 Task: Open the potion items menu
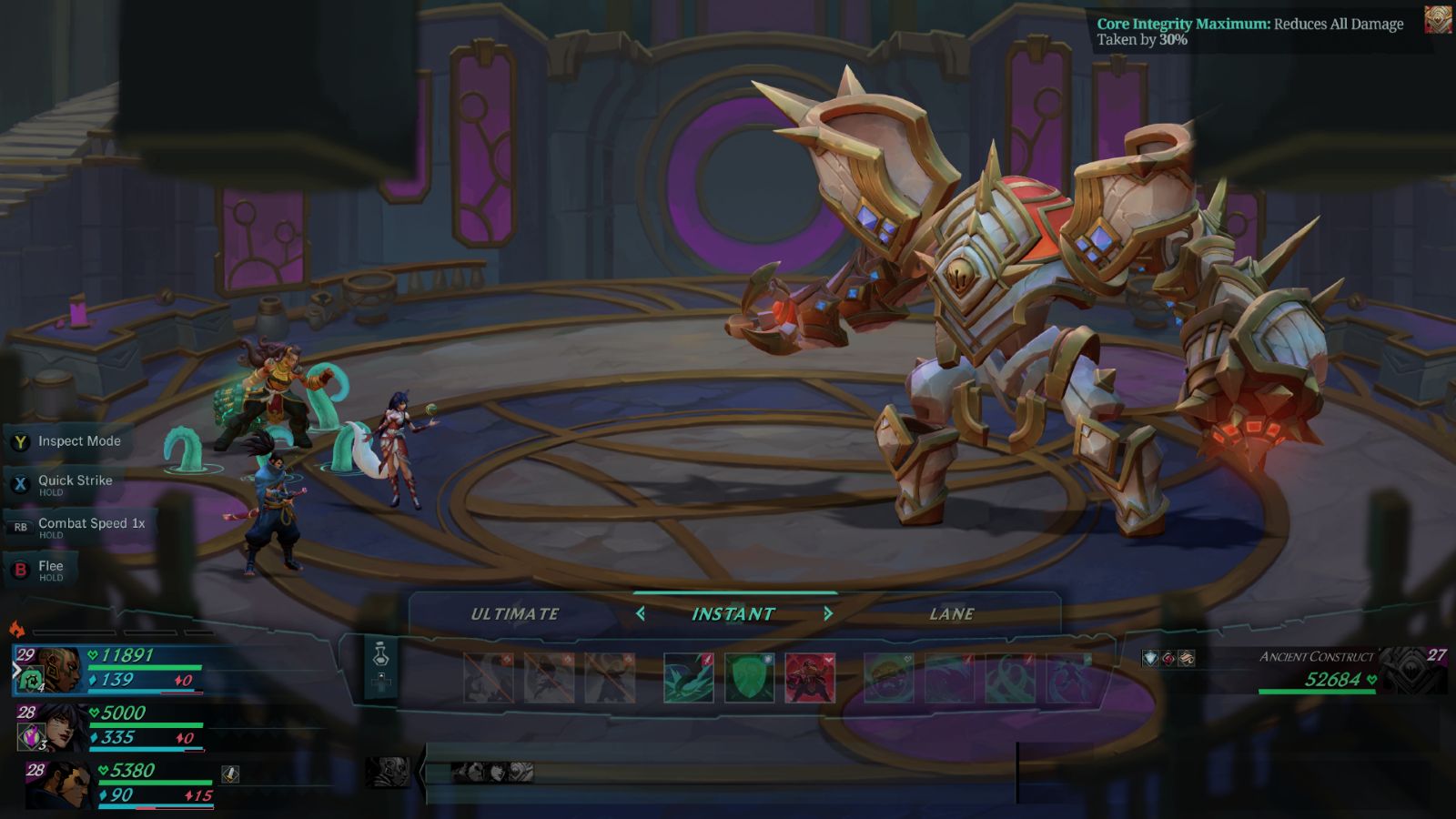coord(381,655)
